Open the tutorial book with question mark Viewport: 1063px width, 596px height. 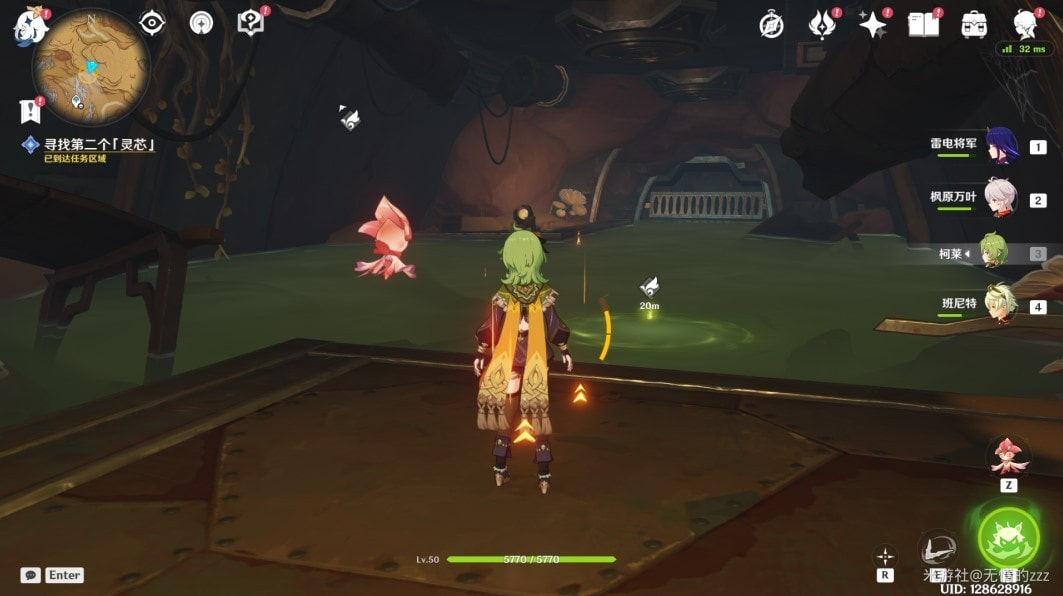[251, 23]
